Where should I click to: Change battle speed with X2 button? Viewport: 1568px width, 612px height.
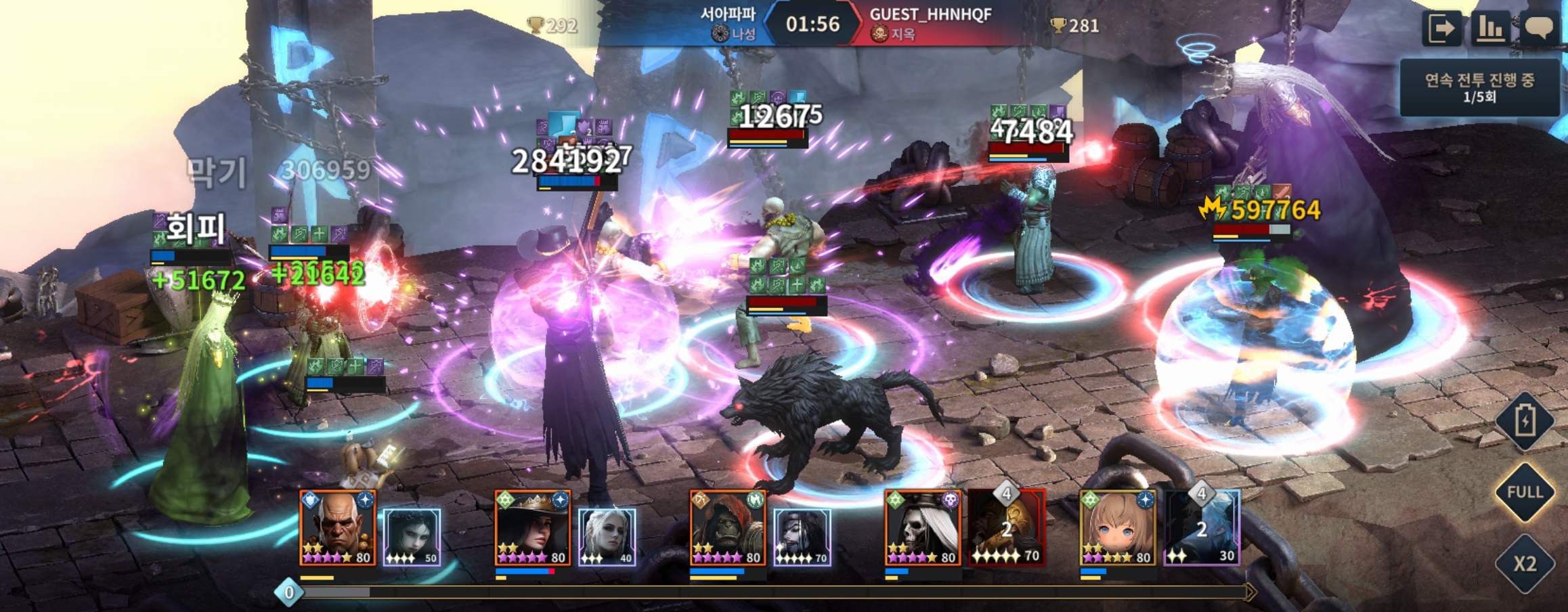tap(1525, 563)
